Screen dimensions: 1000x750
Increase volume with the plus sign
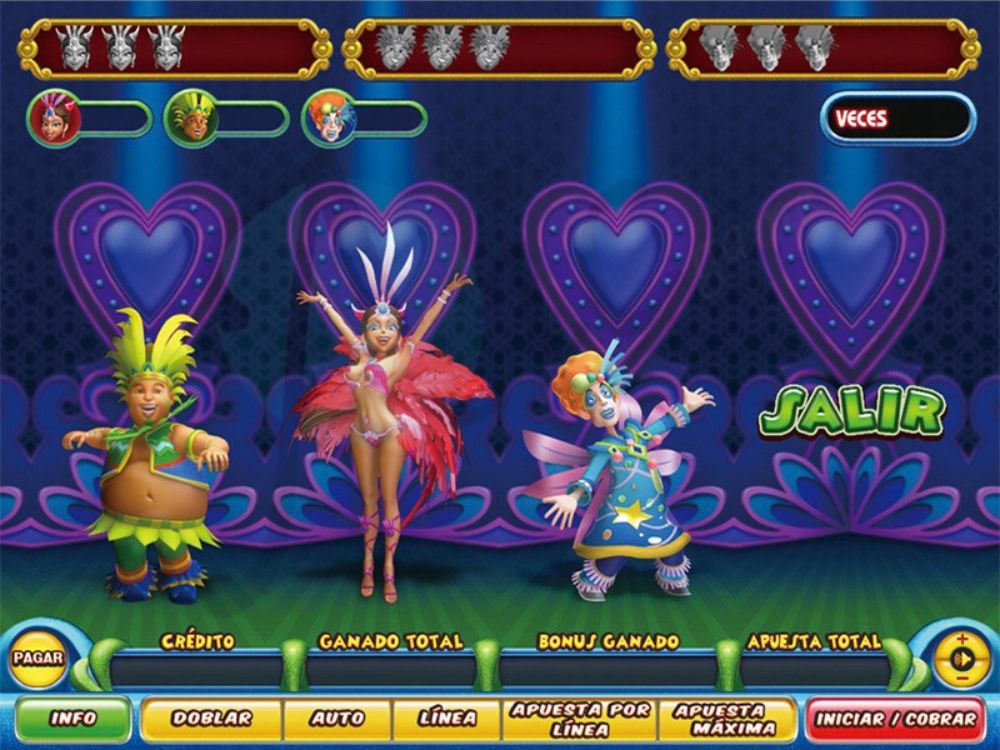pyautogui.click(x=962, y=640)
